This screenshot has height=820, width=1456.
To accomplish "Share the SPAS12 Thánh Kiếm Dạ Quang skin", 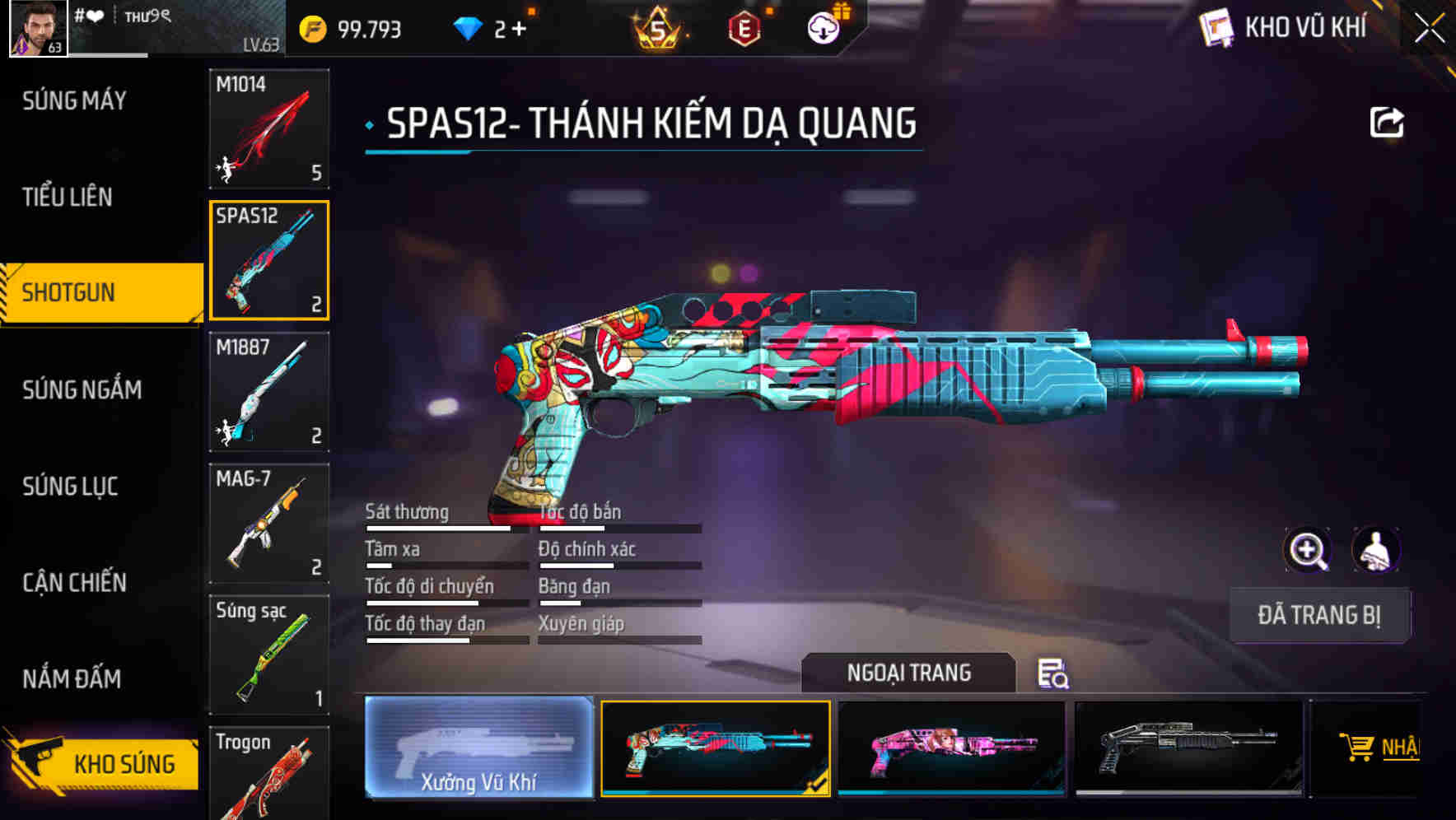I will click(x=1387, y=122).
